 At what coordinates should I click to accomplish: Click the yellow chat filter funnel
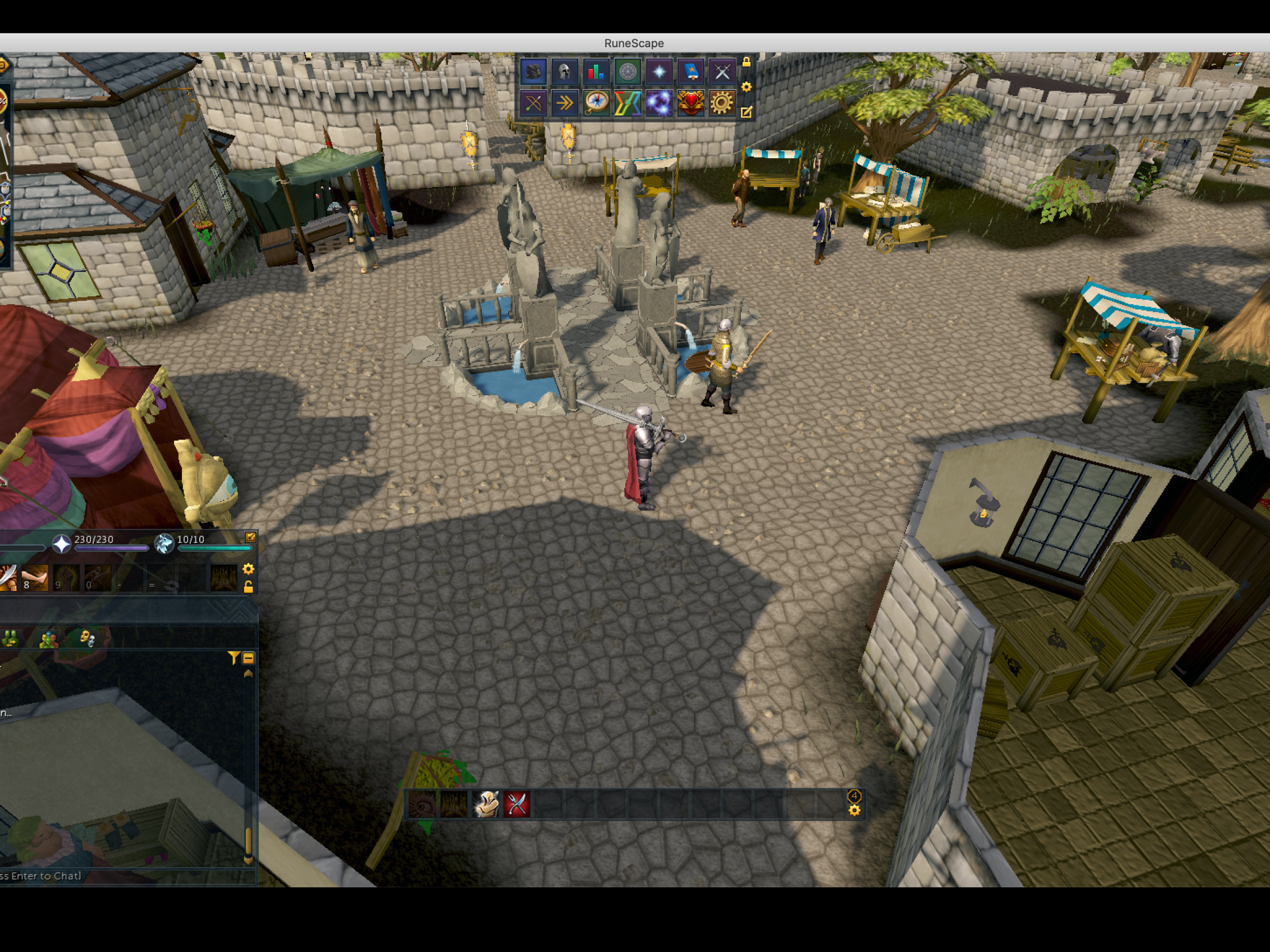(233, 657)
